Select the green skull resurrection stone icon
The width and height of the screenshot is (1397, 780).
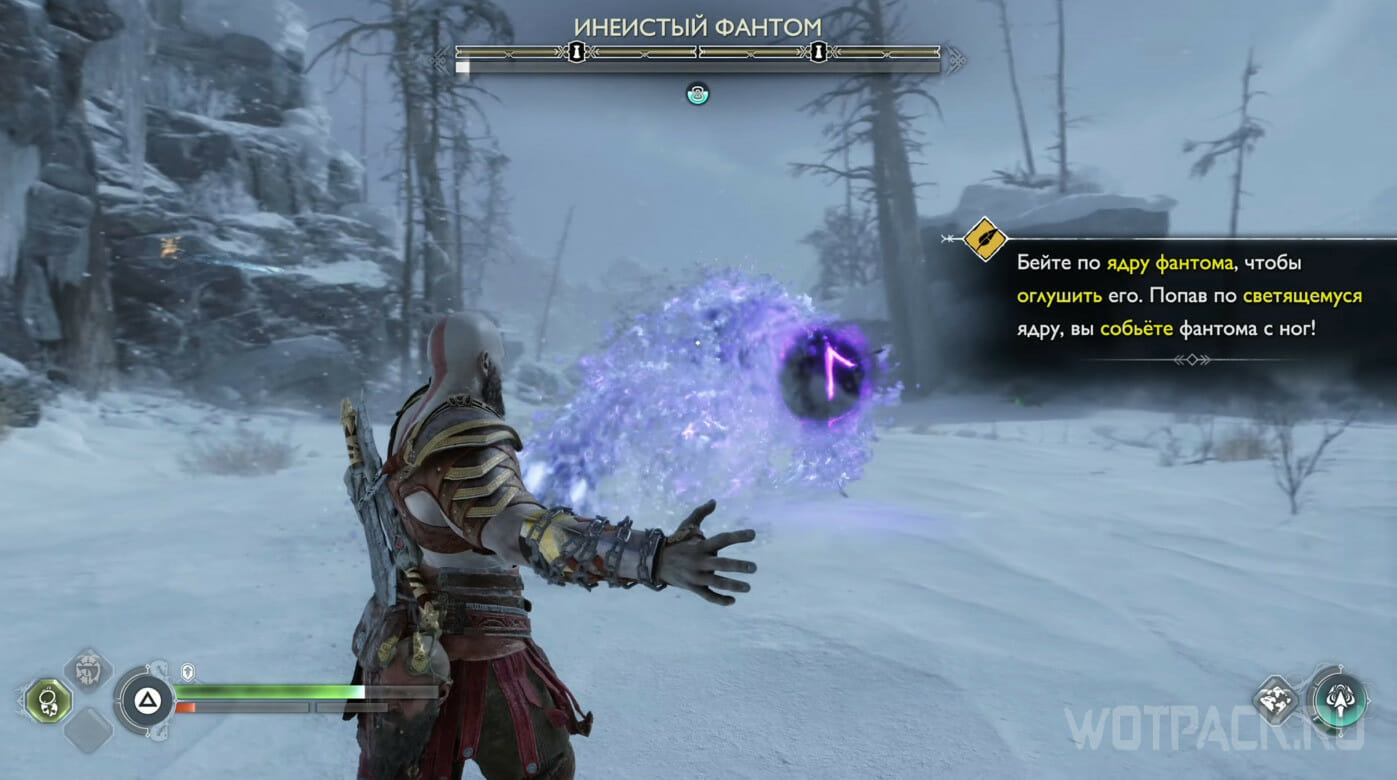47,700
